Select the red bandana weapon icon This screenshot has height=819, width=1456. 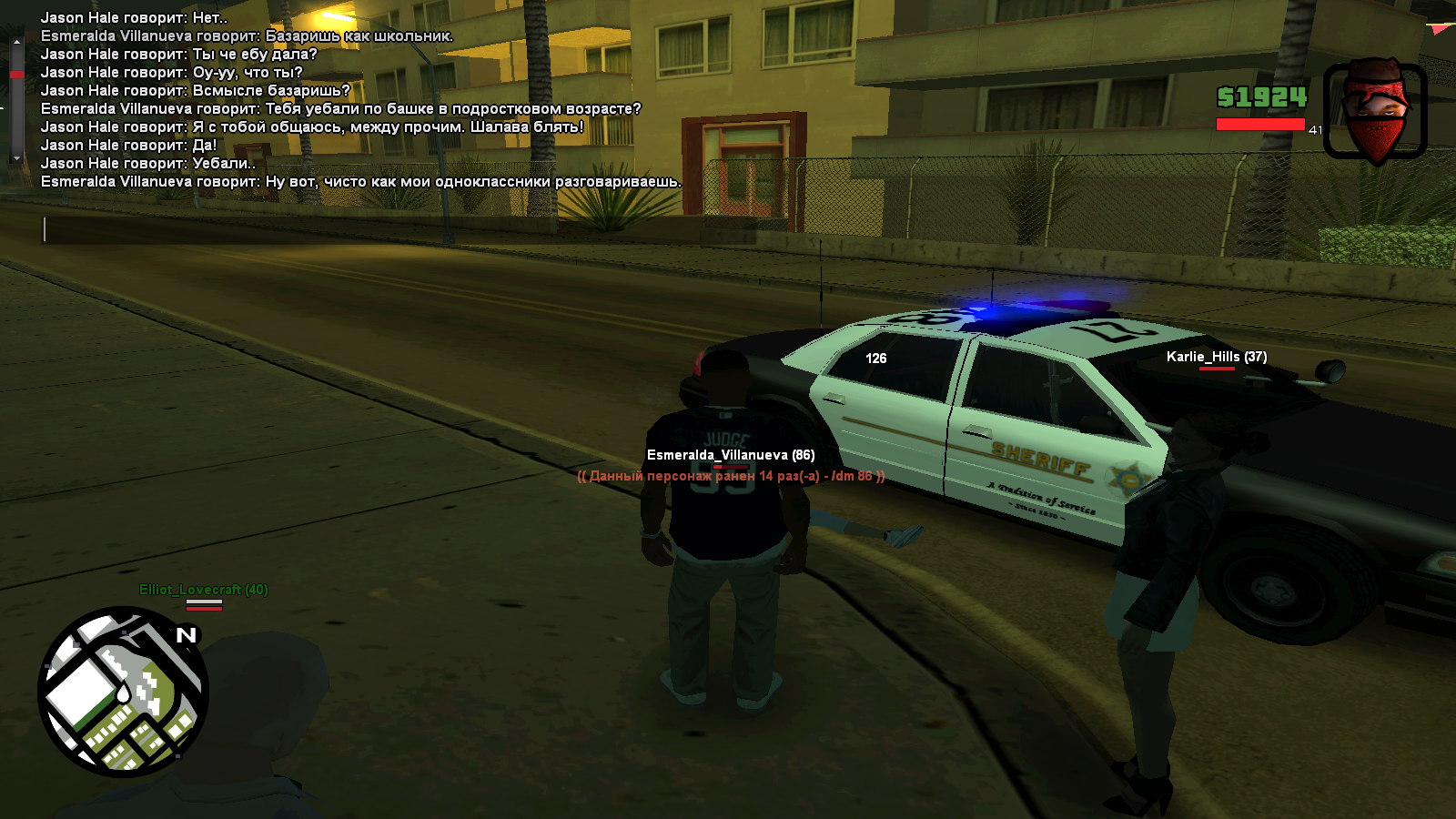pyautogui.click(x=1375, y=111)
